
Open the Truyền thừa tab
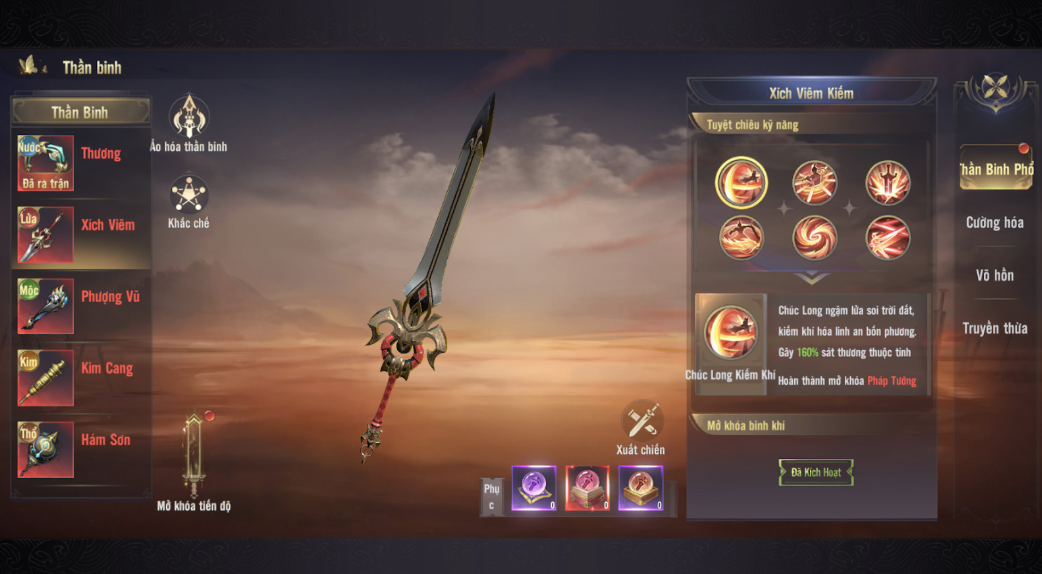point(995,328)
